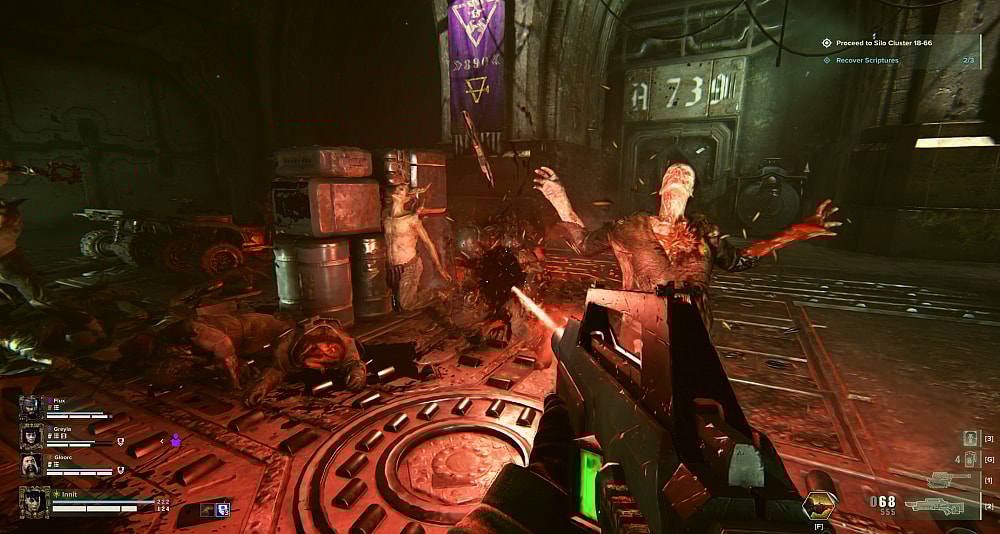The height and width of the screenshot is (534, 1000).
Task: Switch to the slot 1 melee weapon
Action: click(x=948, y=481)
